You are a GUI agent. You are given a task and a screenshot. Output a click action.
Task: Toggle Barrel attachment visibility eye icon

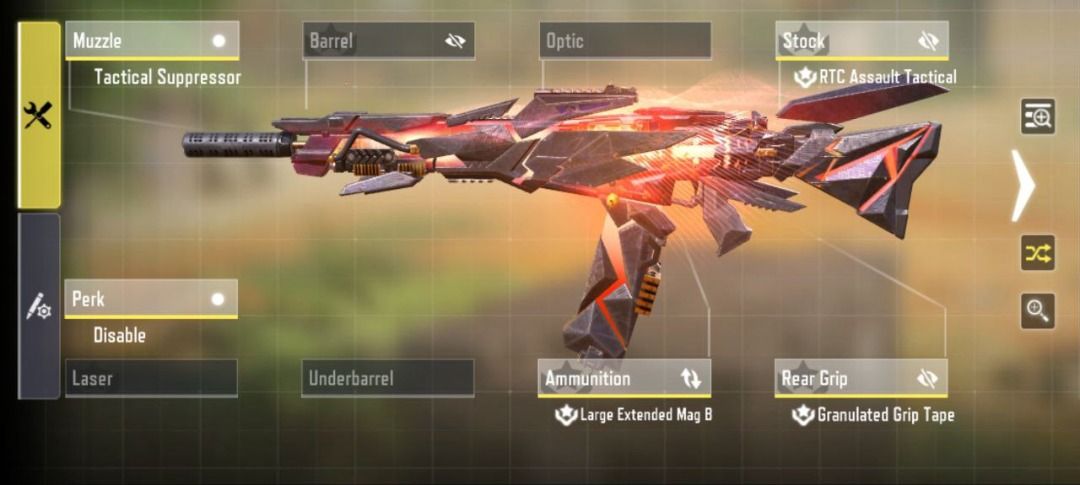click(x=456, y=41)
